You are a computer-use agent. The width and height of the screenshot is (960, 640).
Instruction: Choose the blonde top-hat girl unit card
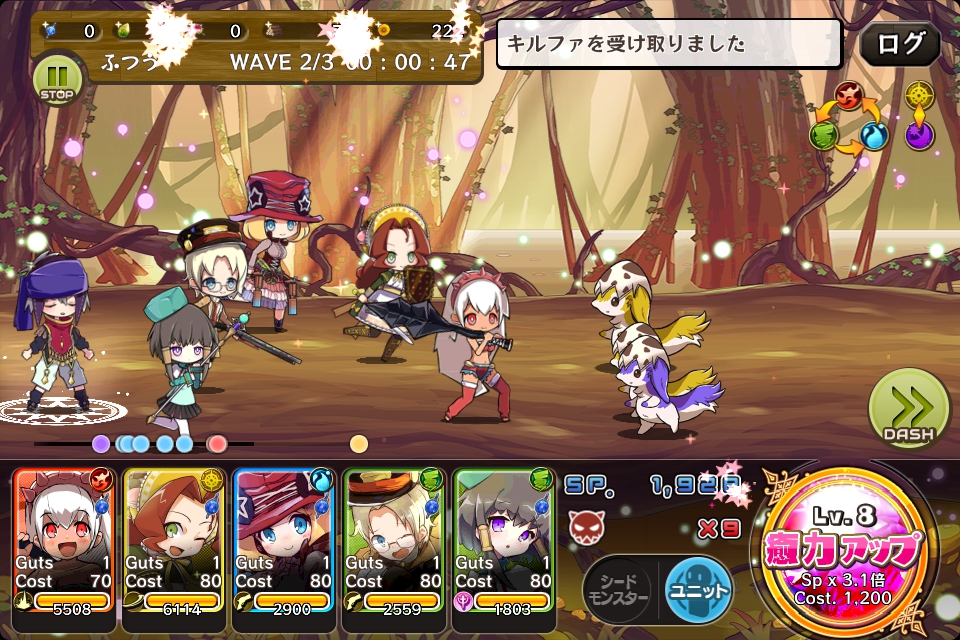pyautogui.click(x=284, y=540)
